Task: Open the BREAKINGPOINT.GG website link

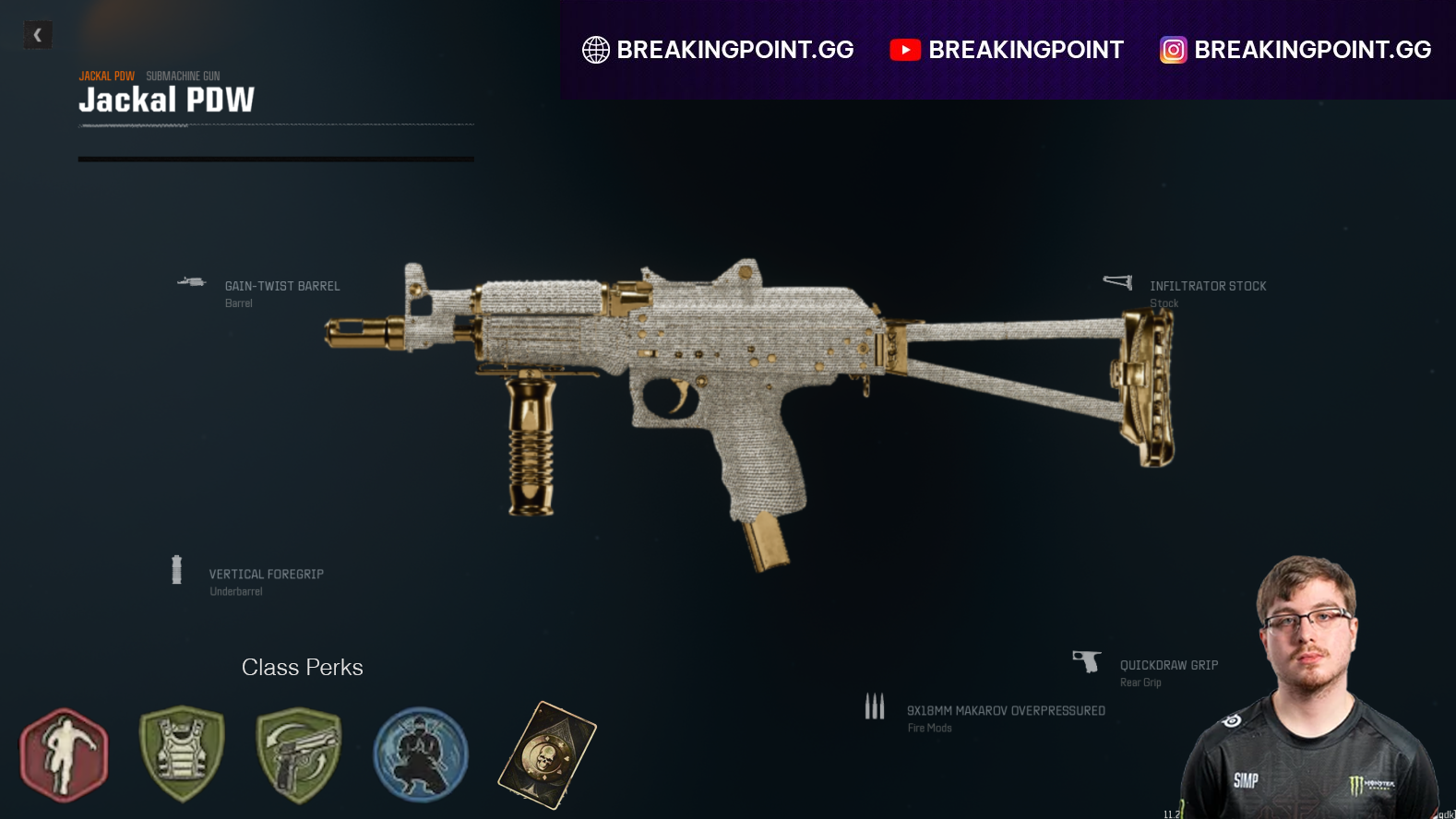Action: tap(736, 50)
